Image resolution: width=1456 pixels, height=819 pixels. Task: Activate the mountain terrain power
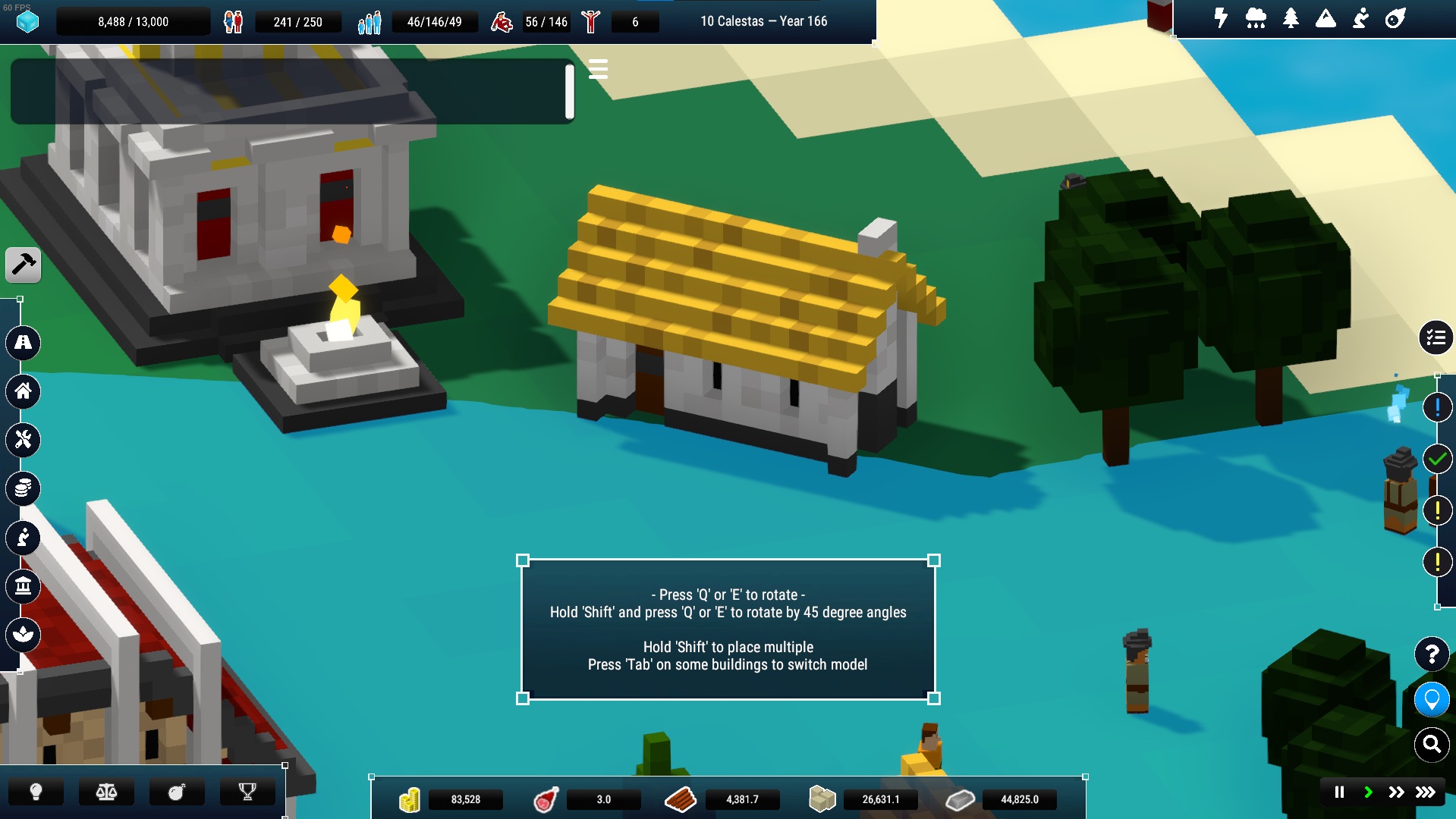tap(1325, 18)
